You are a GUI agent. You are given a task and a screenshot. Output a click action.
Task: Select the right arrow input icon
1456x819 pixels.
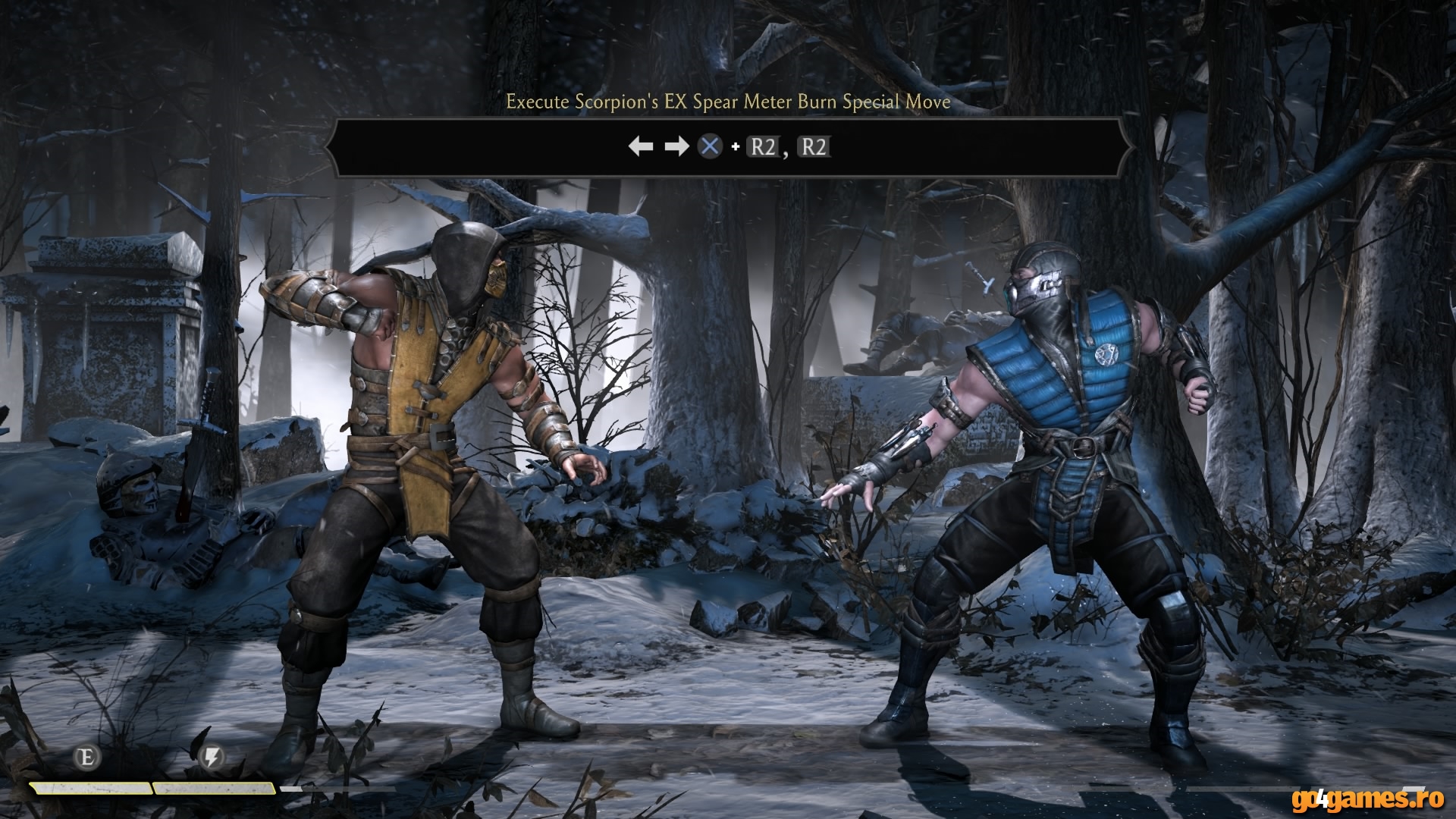[x=677, y=146]
